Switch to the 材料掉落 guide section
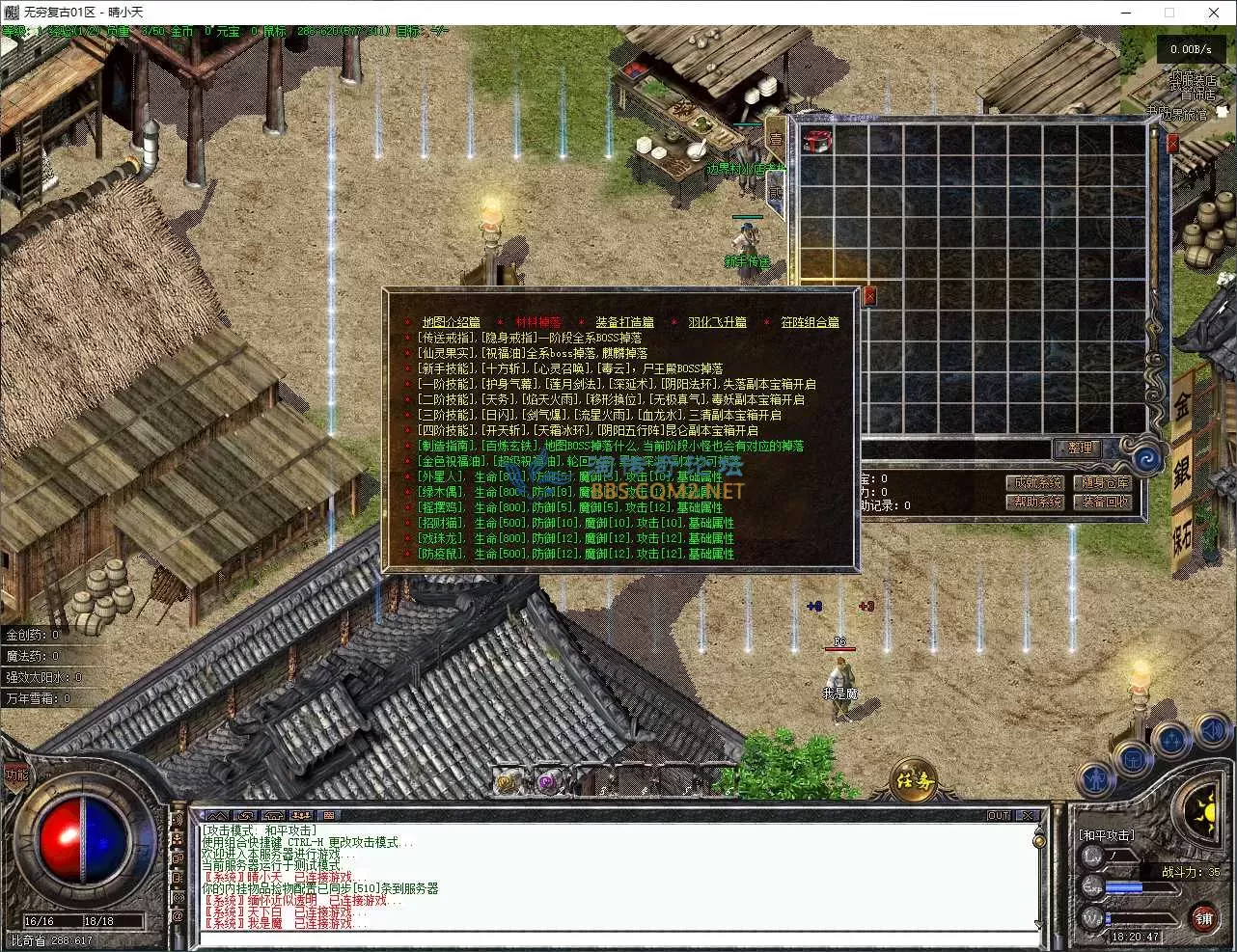The width and height of the screenshot is (1237, 952). [x=537, y=322]
